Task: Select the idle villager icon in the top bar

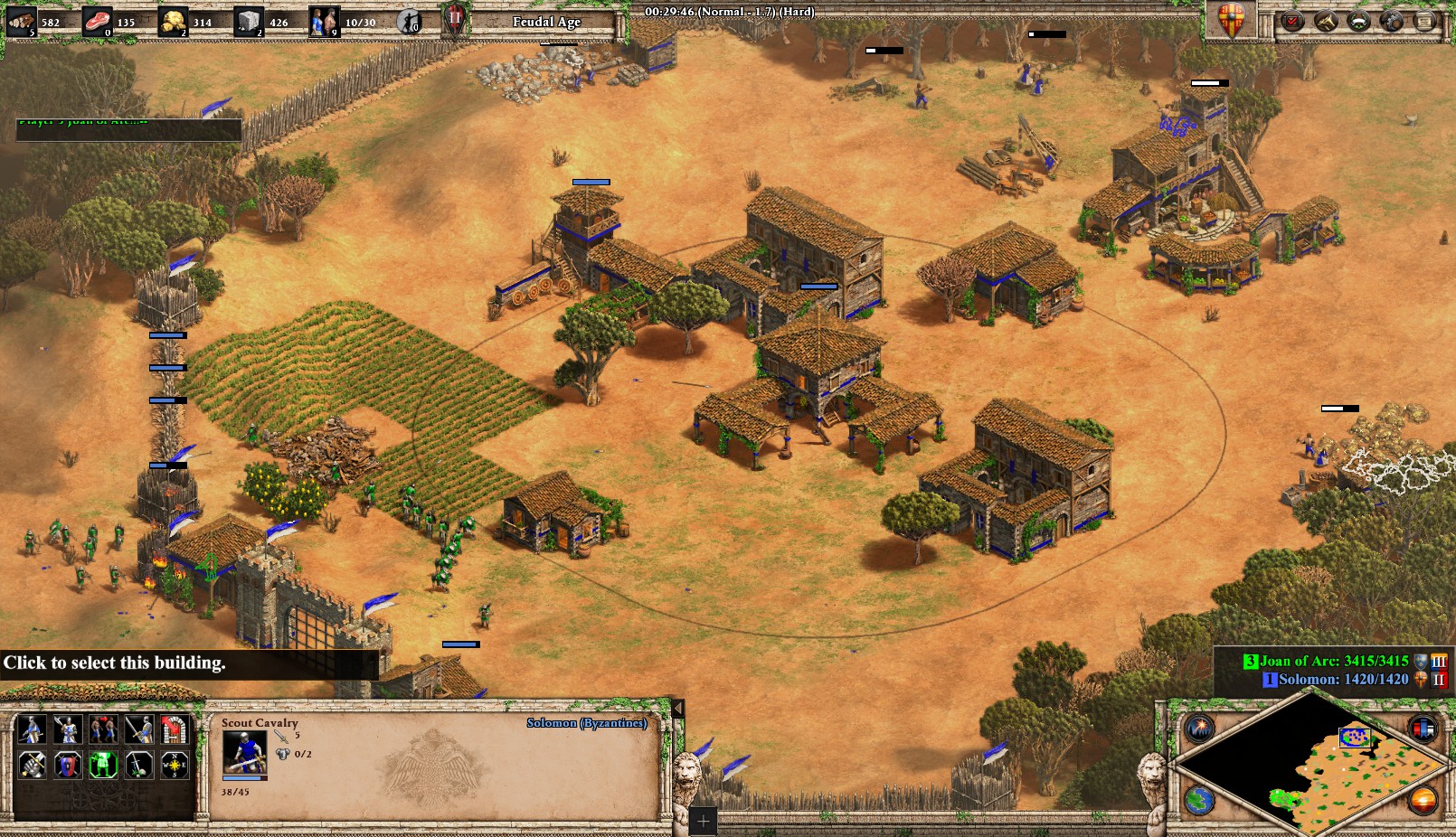Action: pos(410,21)
